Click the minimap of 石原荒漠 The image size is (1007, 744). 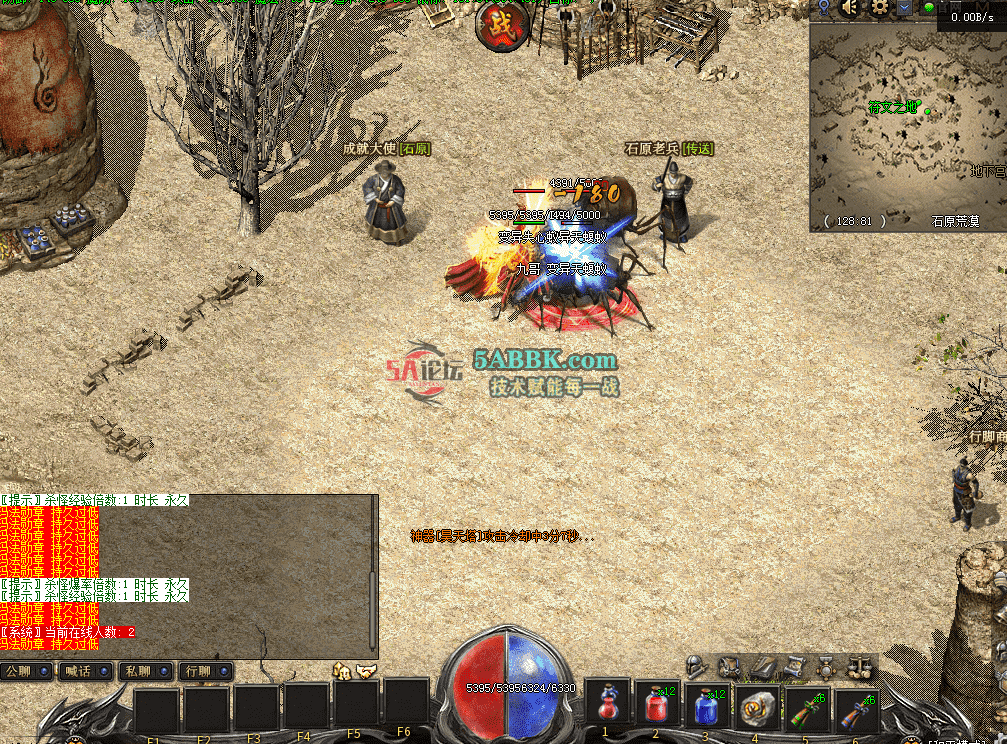pyautogui.click(x=906, y=120)
